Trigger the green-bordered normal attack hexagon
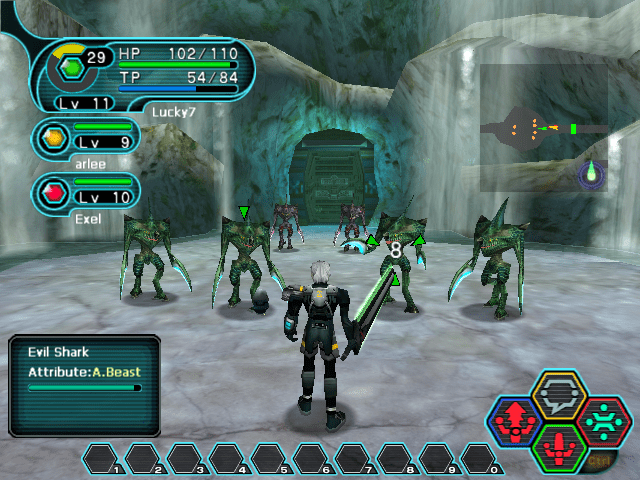 559,446
